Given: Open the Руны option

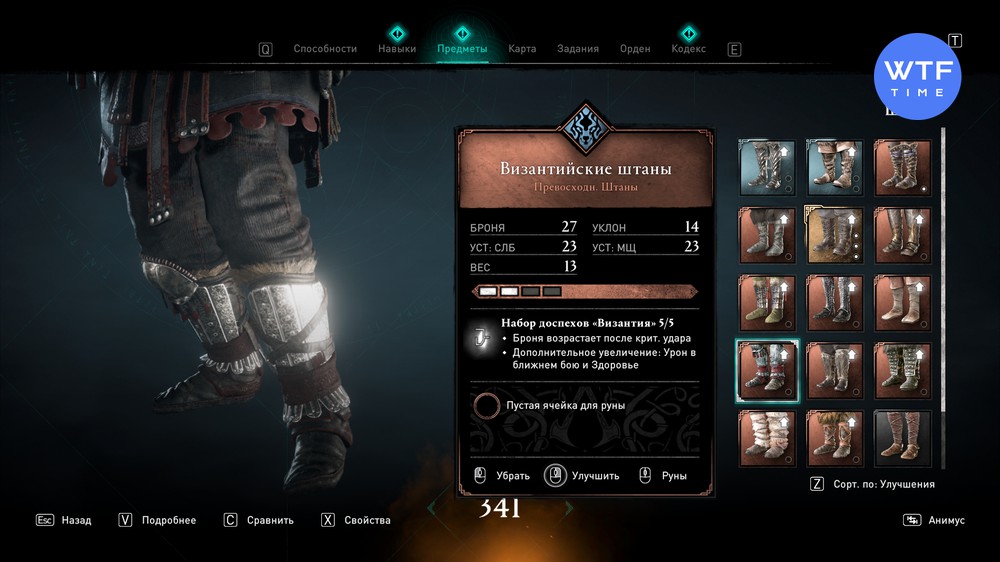Looking at the screenshot, I should pyautogui.click(x=663, y=476).
